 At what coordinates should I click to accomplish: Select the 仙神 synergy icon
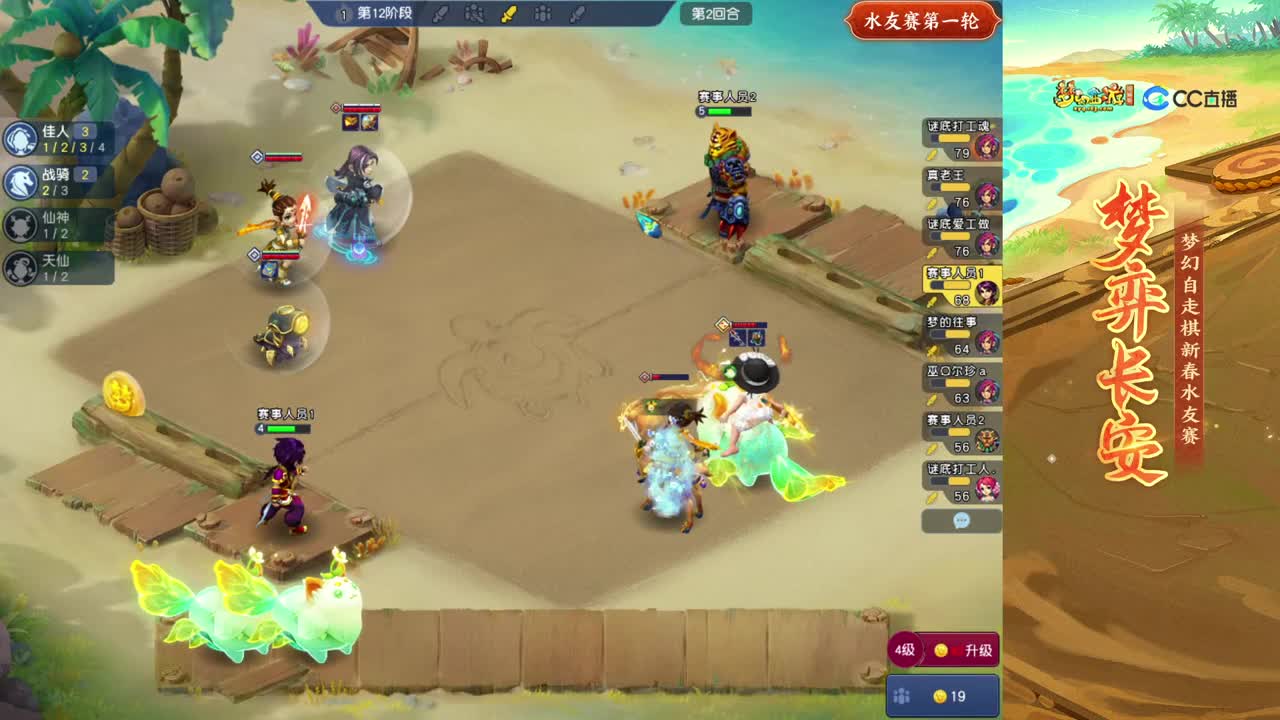(20, 225)
